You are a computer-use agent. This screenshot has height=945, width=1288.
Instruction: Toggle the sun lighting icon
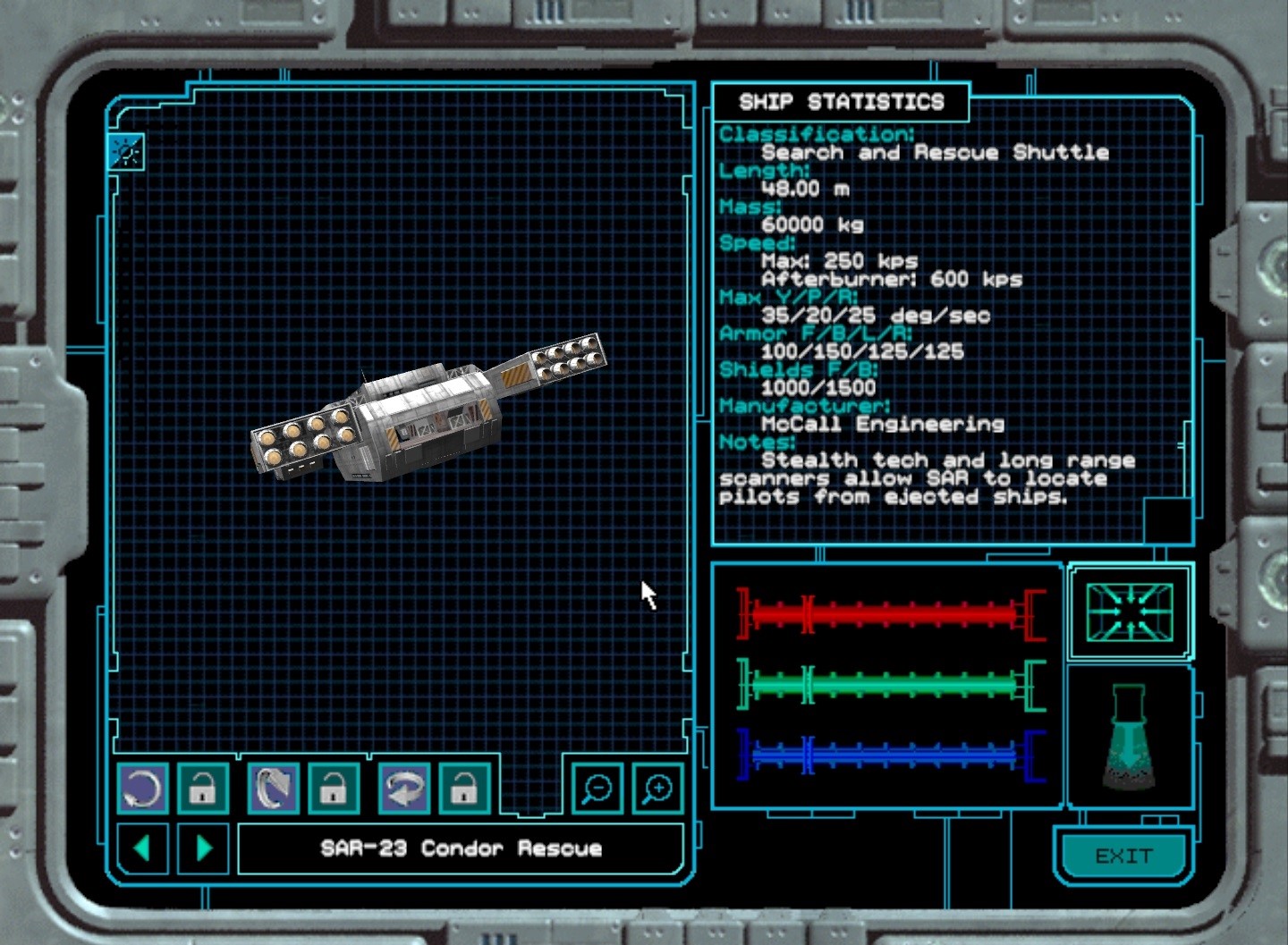[126, 152]
